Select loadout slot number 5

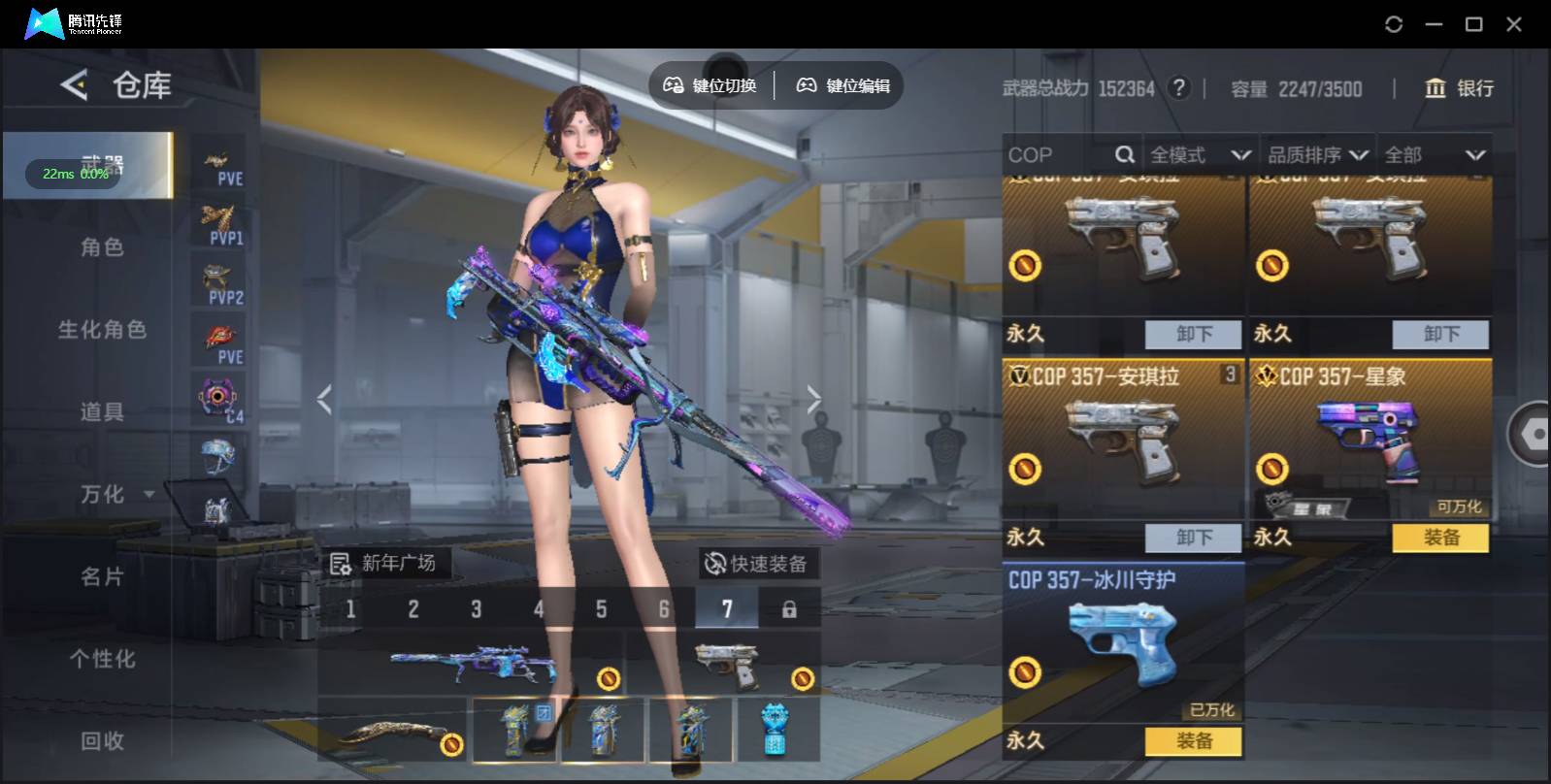click(x=602, y=609)
